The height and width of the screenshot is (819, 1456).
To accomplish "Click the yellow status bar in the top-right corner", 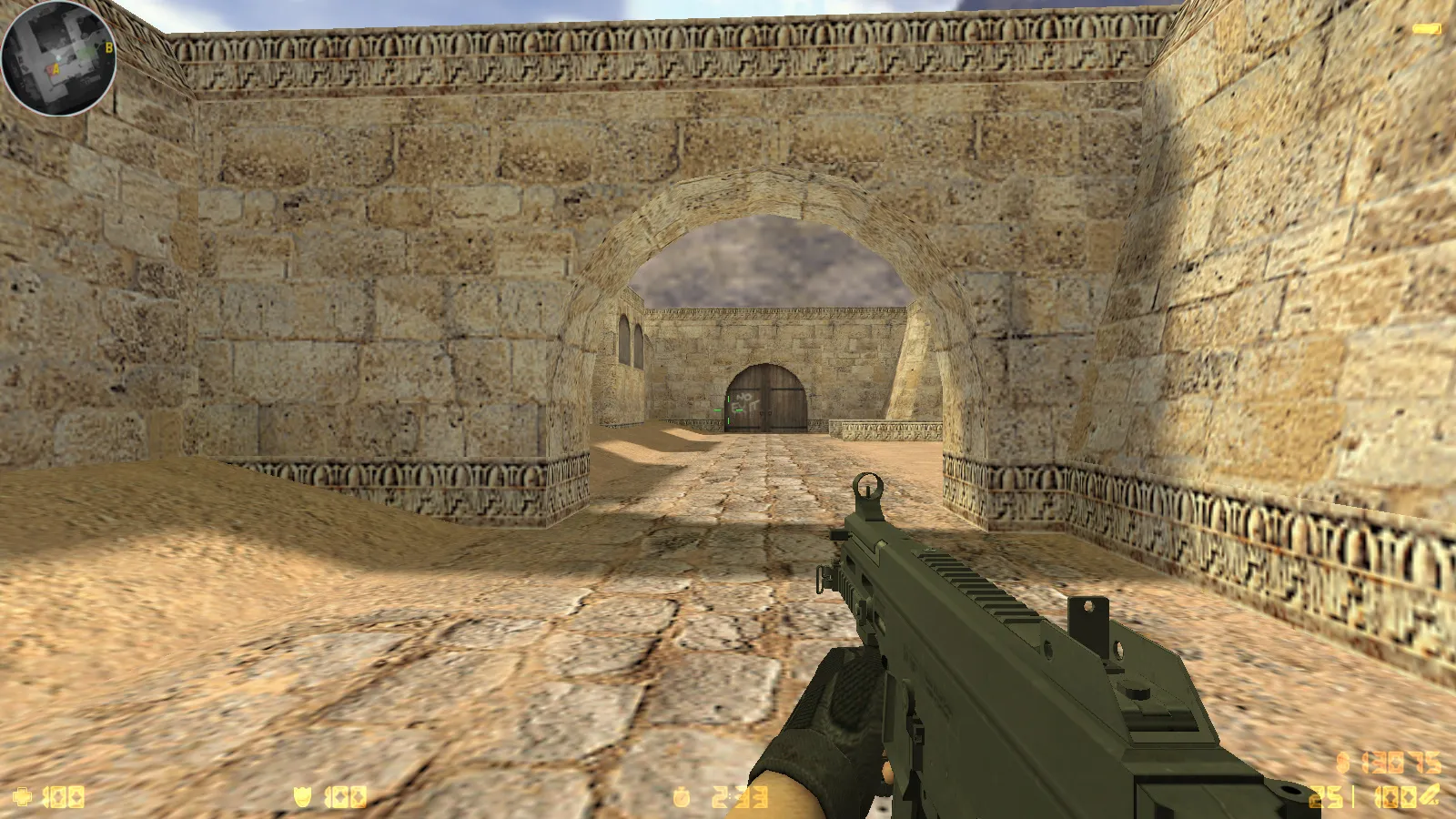I will coord(1425,27).
